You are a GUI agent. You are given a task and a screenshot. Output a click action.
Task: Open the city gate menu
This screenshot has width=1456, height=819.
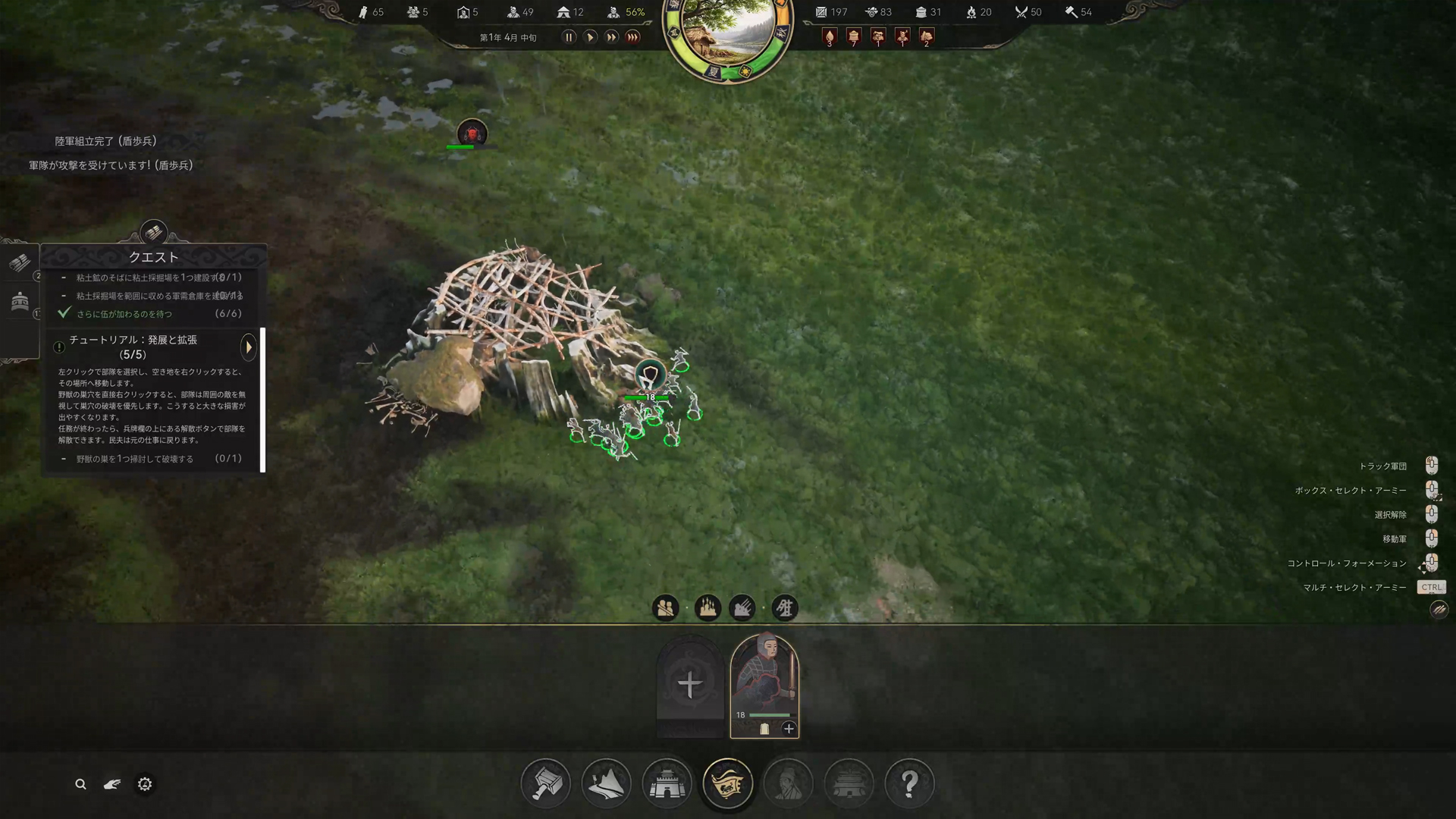667,783
